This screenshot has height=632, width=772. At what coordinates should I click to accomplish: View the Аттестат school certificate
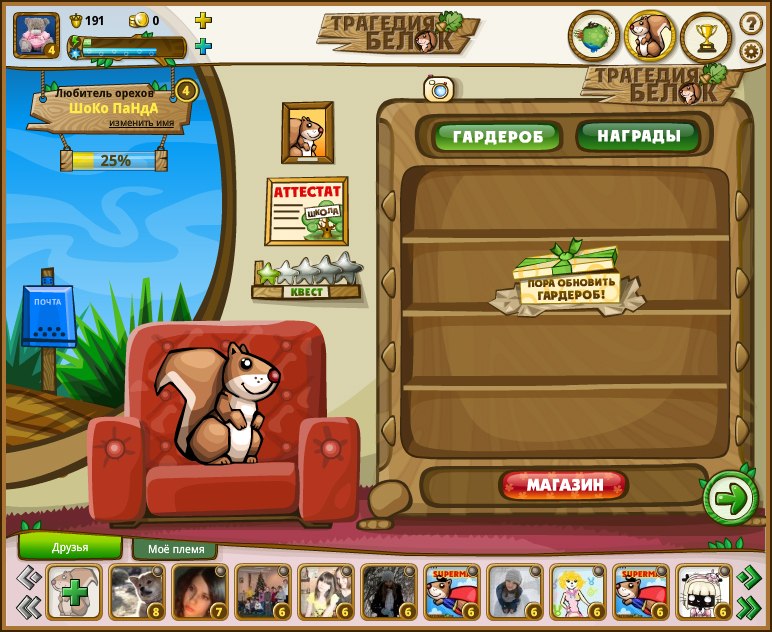[306, 210]
